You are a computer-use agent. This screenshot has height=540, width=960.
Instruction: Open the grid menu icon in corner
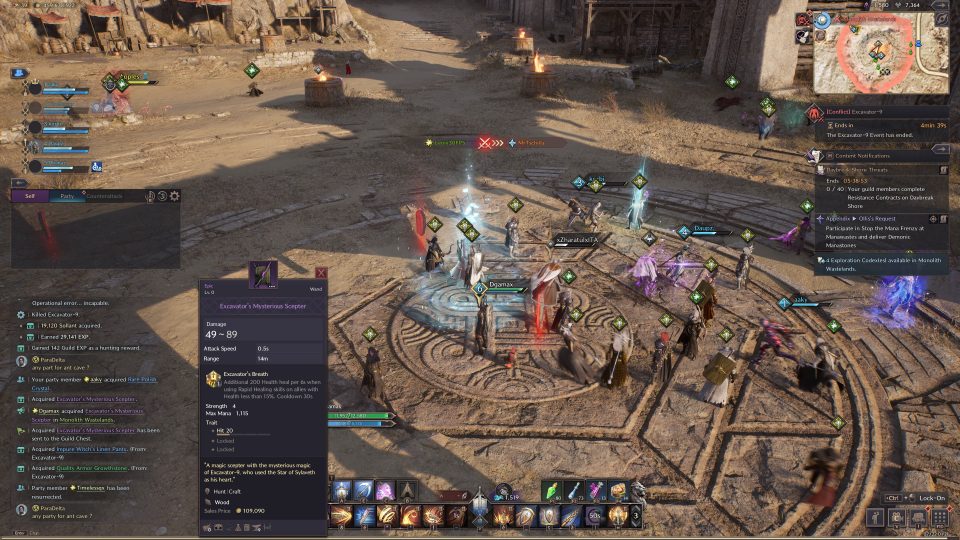(x=939, y=517)
